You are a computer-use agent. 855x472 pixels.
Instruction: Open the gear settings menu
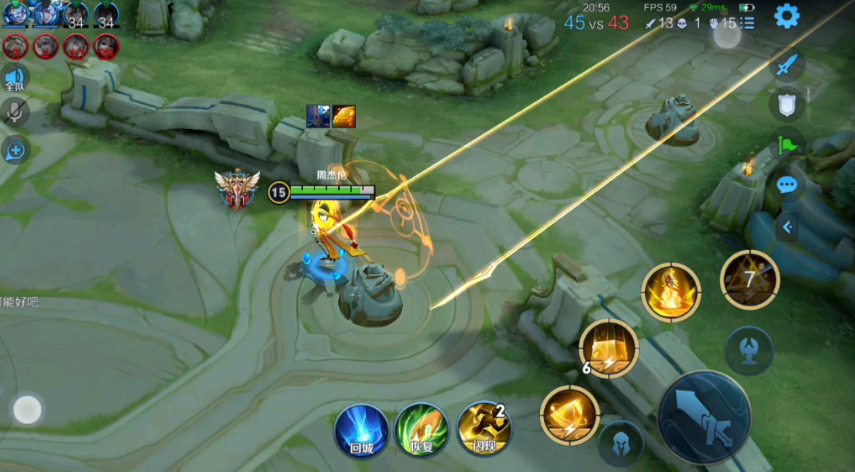click(787, 16)
